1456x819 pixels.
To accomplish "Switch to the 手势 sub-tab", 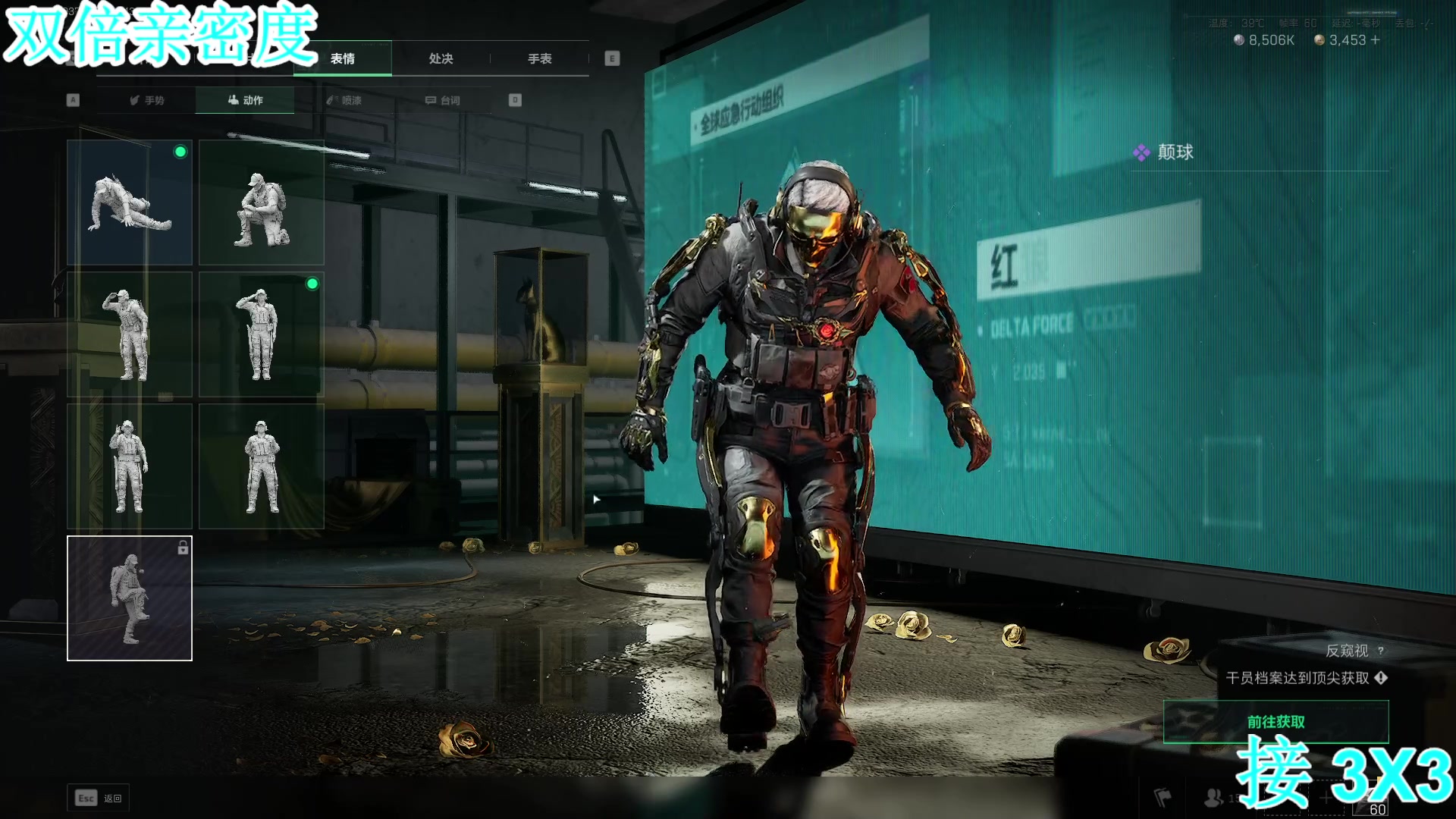I will pyautogui.click(x=146, y=100).
